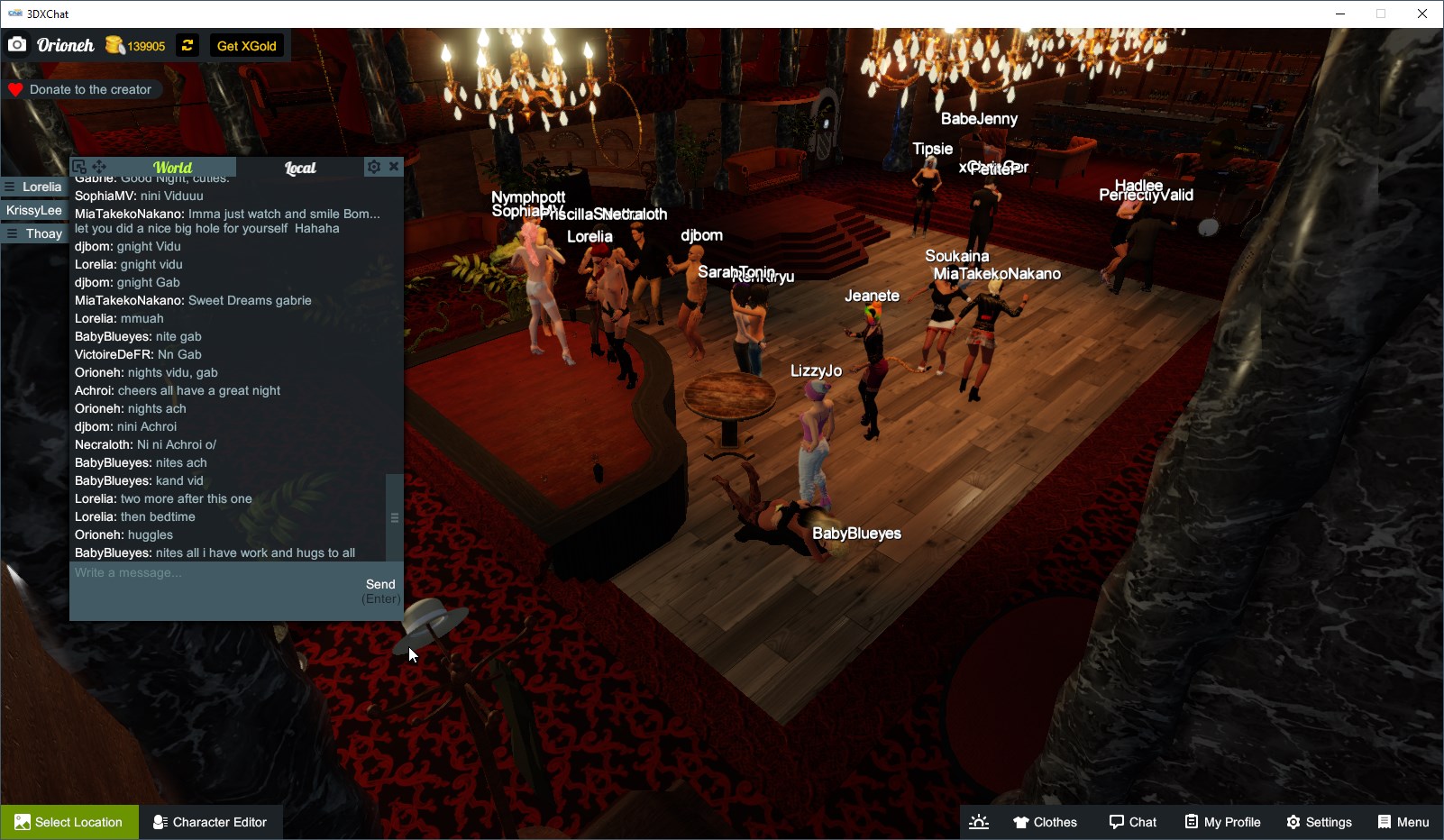Select the World chat tab
Image resolution: width=1444 pixels, height=840 pixels.
click(174, 168)
